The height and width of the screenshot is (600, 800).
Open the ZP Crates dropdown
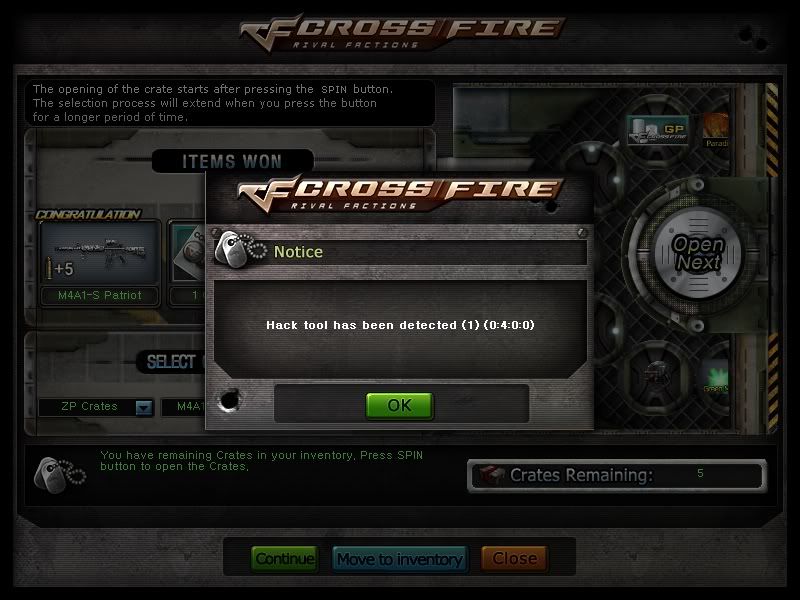point(143,407)
